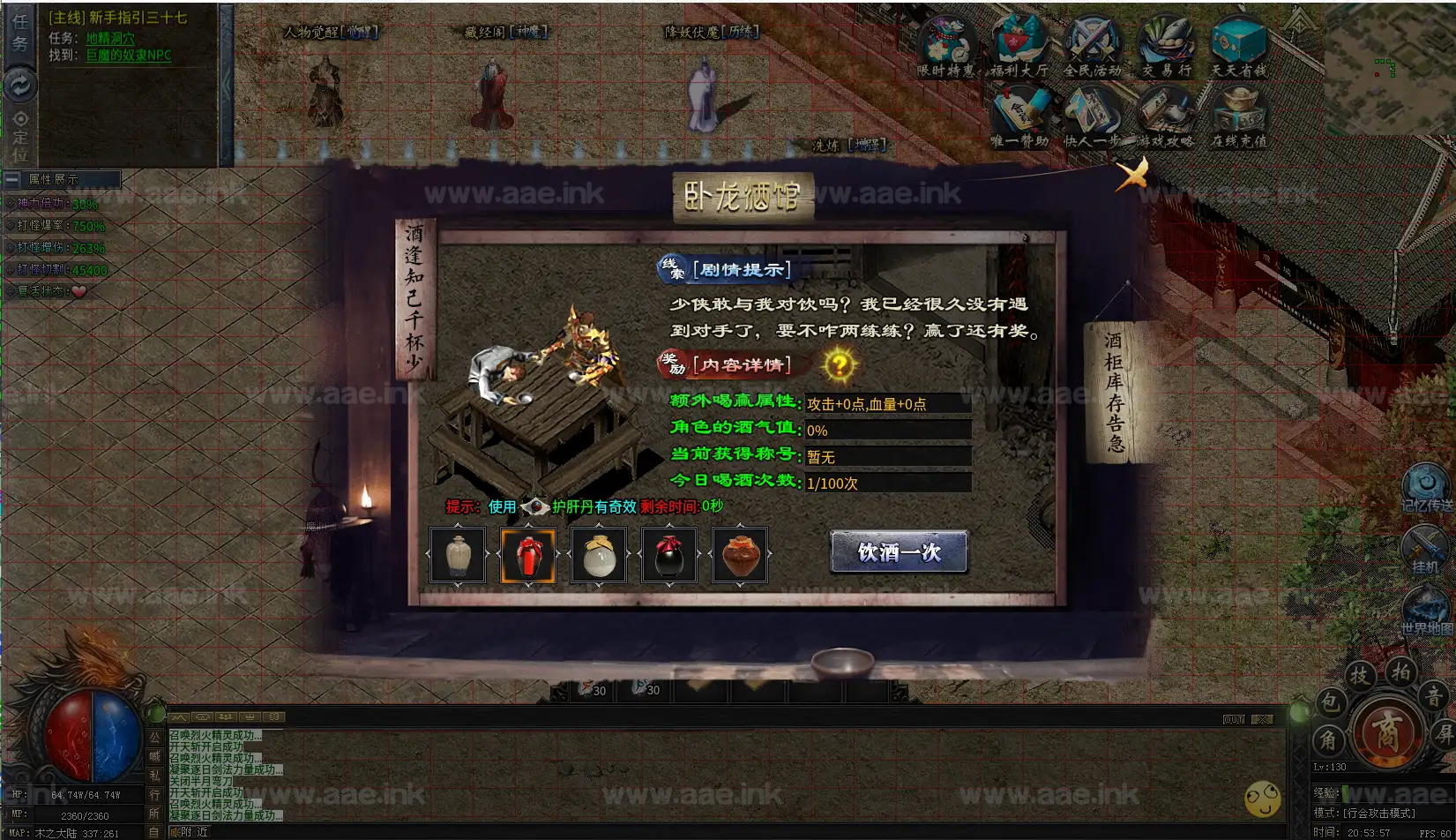Select the round white wine gourd
The width and height of the screenshot is (1456, 840).
tap(599, 556)
